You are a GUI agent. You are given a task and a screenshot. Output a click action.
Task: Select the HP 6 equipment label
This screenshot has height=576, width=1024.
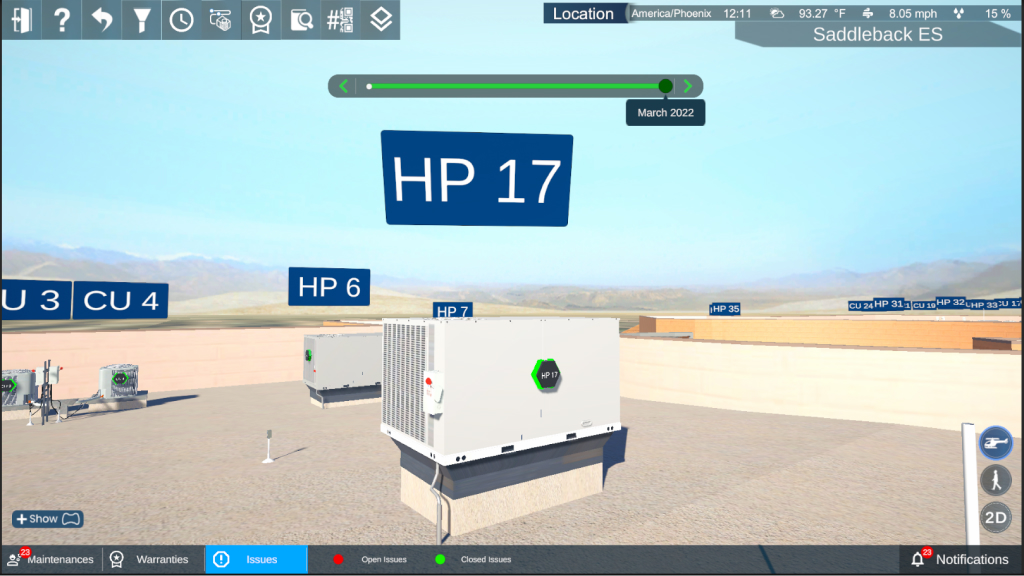point(329,287)
